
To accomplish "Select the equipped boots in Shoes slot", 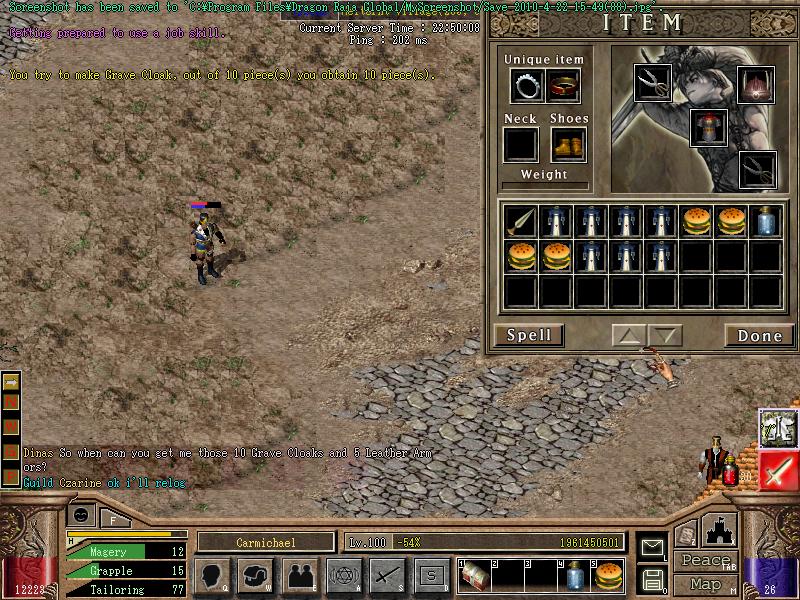I will pyautogui.click(x=567, y=144).
